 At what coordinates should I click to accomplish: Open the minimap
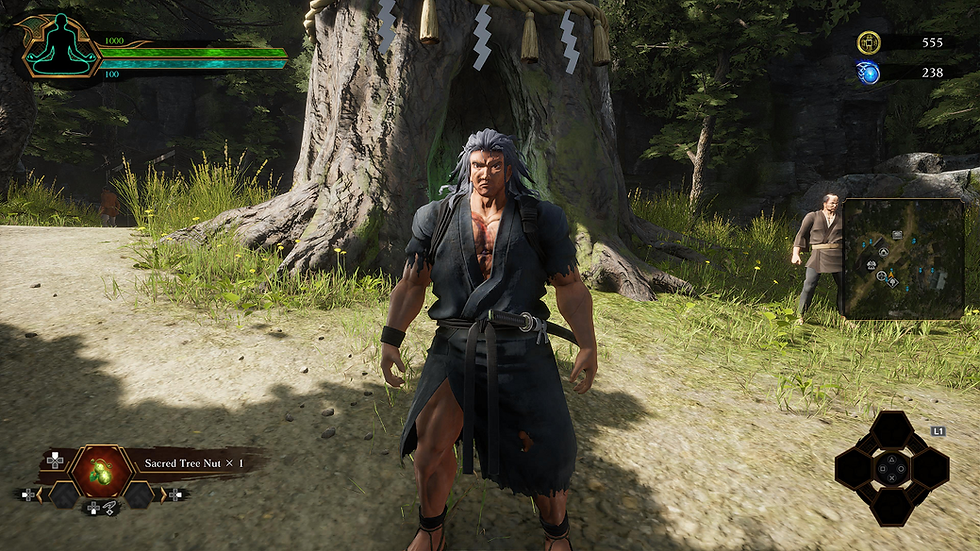tap(903, 258)
